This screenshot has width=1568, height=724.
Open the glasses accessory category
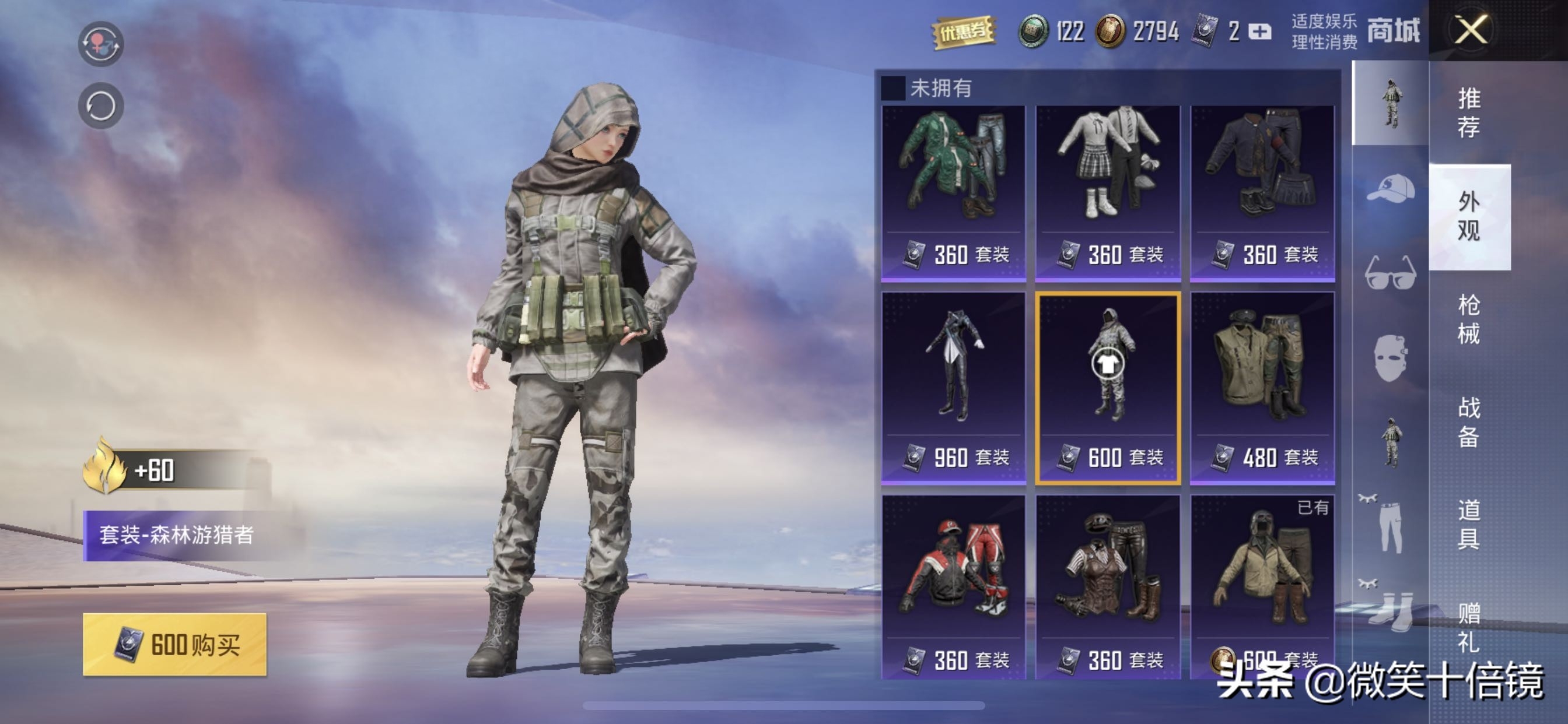pyautogui.click(x=1390, y=273)
